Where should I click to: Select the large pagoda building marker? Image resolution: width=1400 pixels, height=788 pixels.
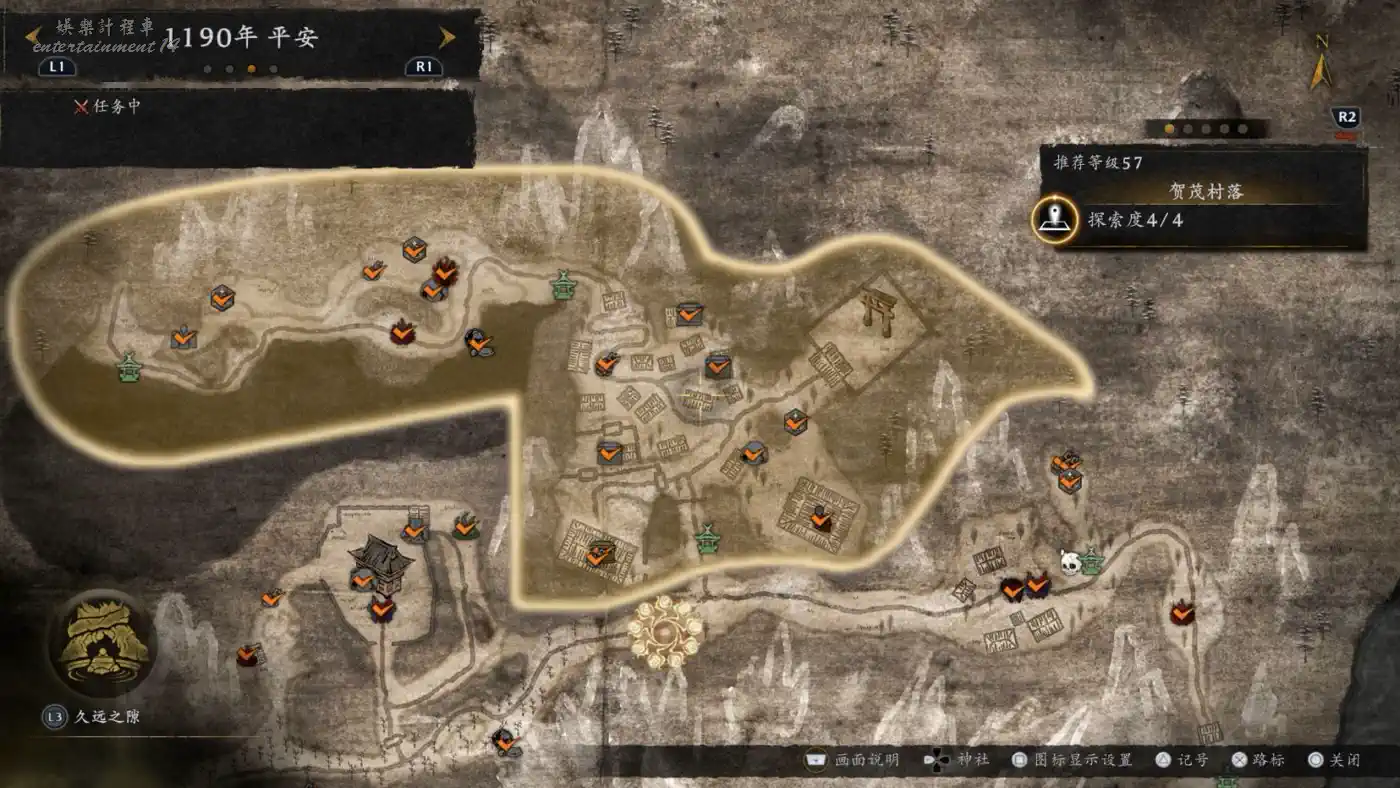pyautogui.click(x=380, y=555)
